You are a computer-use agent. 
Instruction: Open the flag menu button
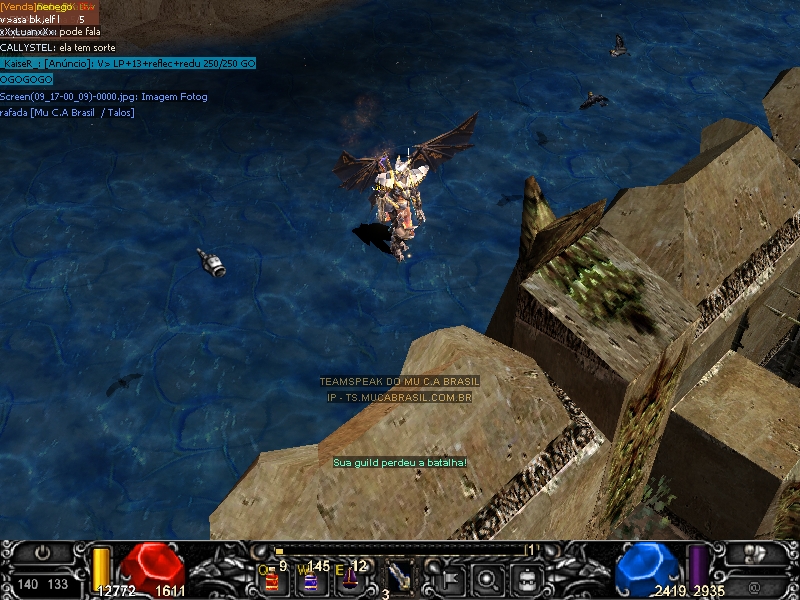point(448,577)
